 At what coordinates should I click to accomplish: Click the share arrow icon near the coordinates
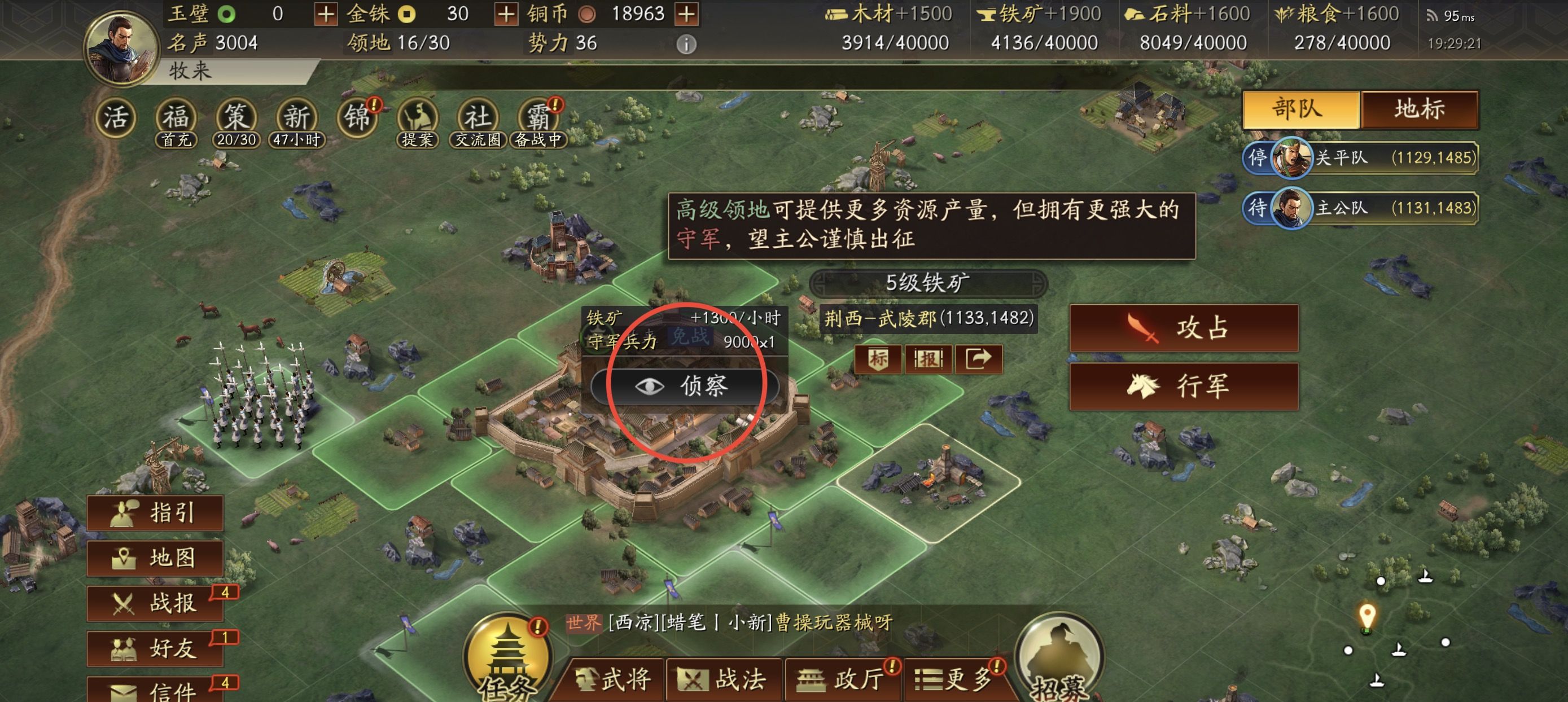coord(978,359)
